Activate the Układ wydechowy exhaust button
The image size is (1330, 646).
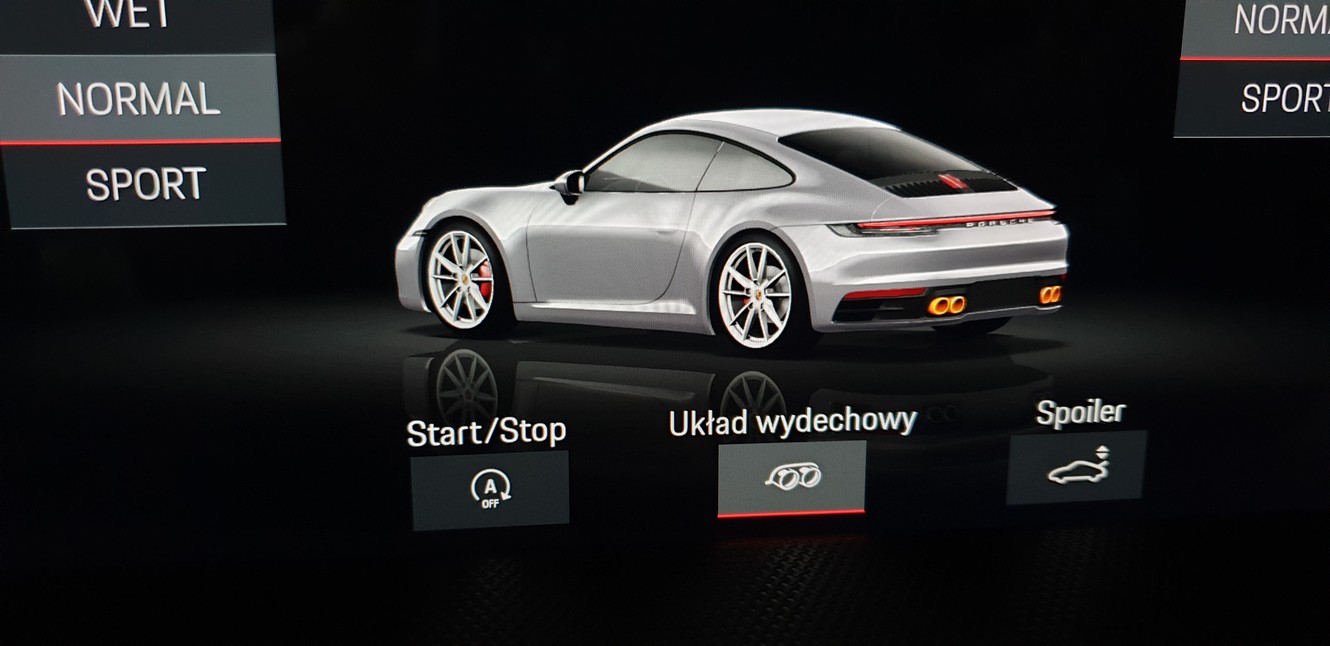pos(791,476)
